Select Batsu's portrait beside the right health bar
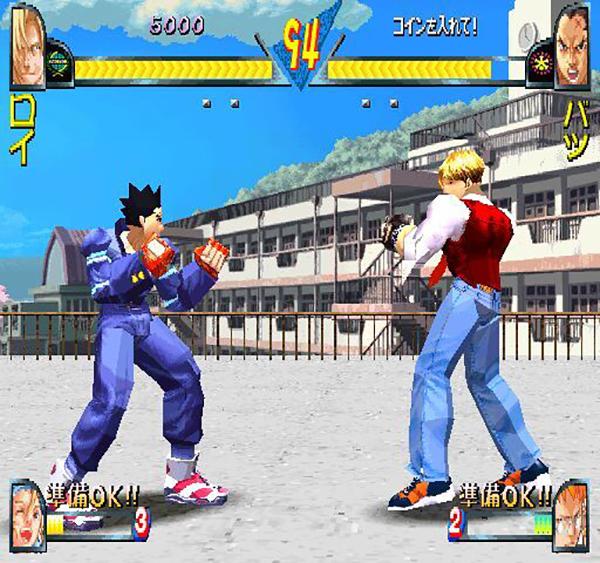This screenshot has width=600, height=563. (573, 45)
